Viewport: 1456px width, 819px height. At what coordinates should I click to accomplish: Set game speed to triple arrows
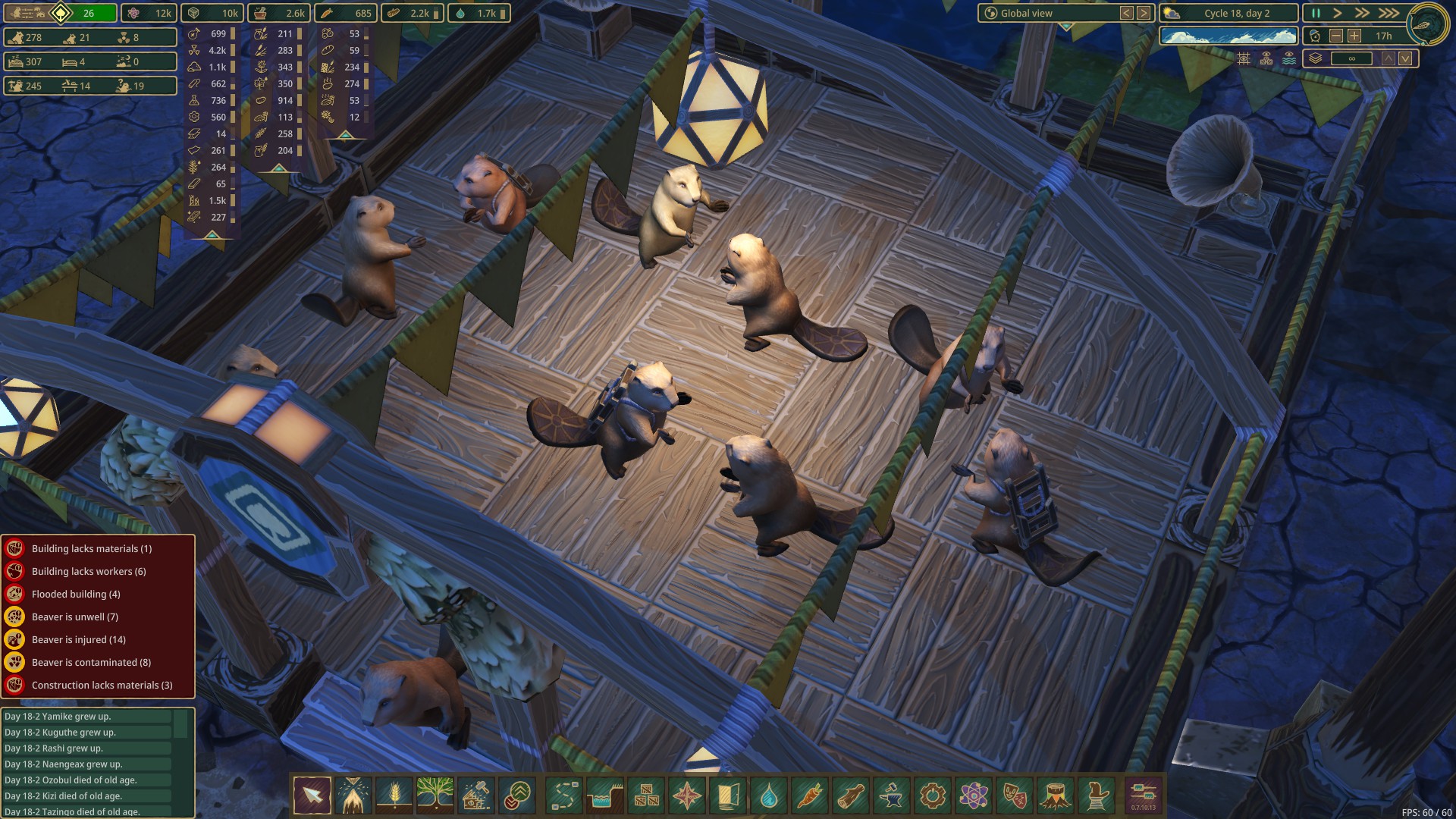pos(1389,13)
